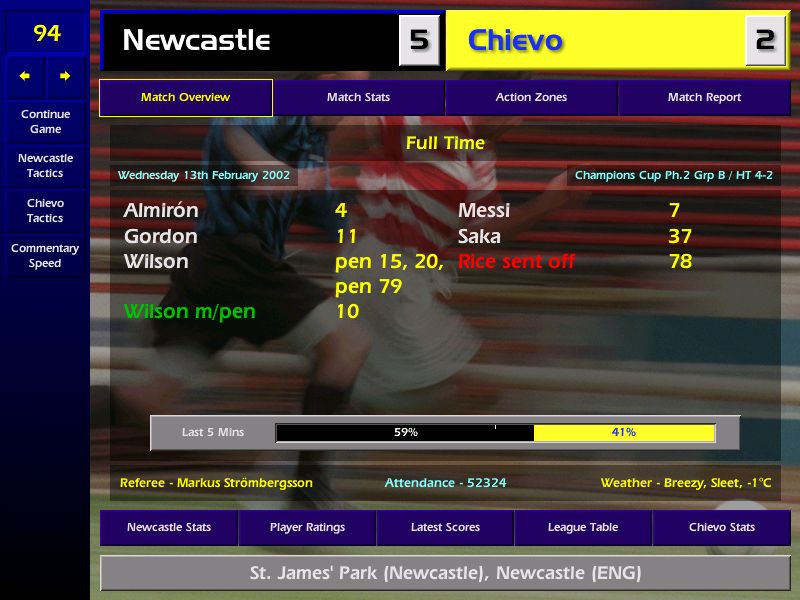Click the Continue Game button
800x600 pixels.
pos(45,121)
